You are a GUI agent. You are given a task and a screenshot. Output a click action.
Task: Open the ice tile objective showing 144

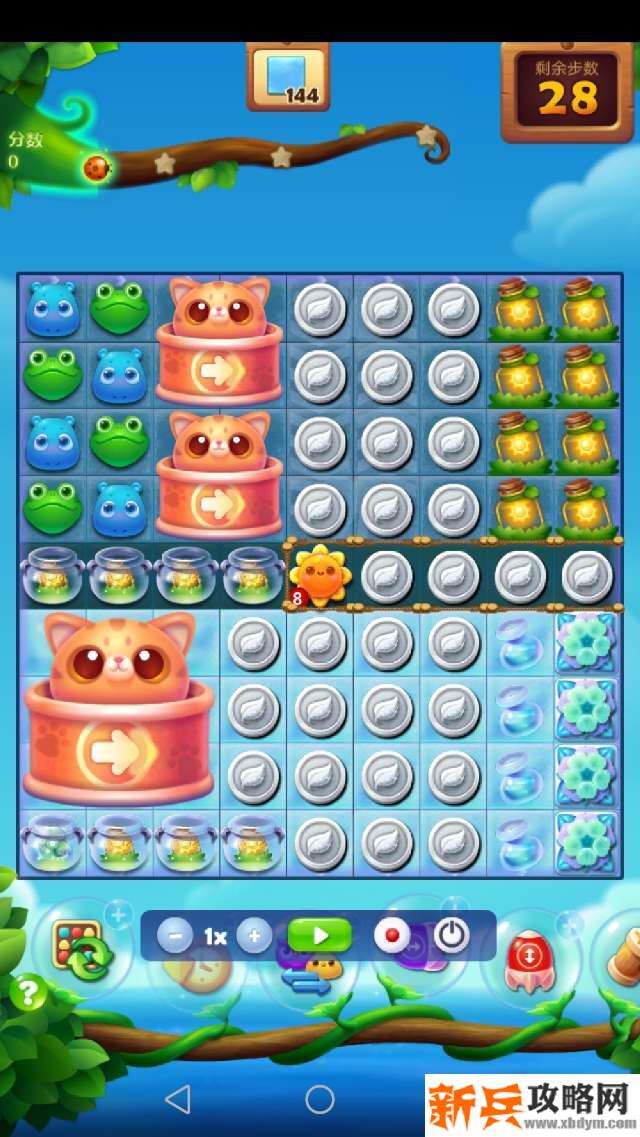(288, 77)
